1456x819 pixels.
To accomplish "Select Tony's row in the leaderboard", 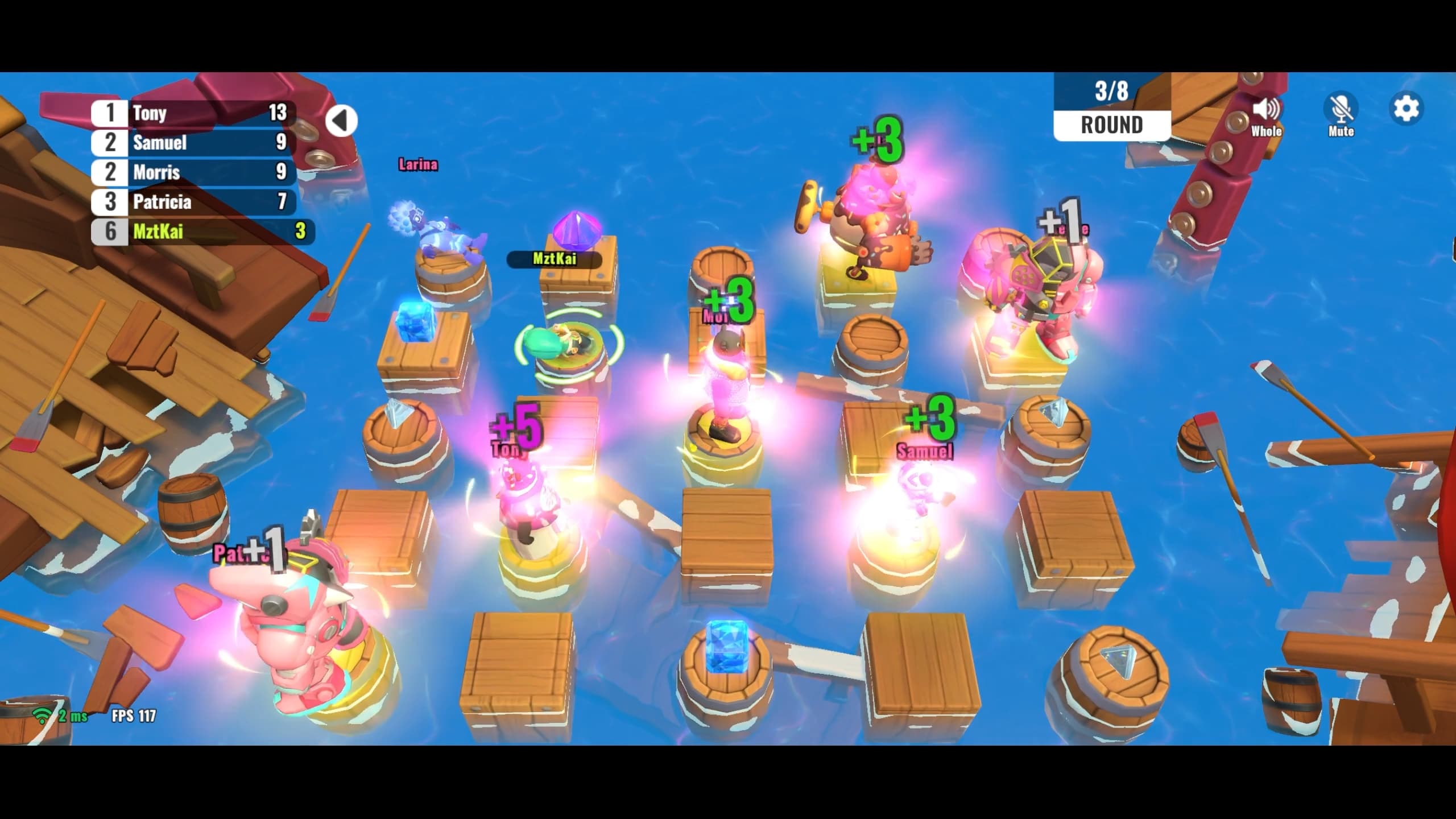I will click(x=193, y=113).
